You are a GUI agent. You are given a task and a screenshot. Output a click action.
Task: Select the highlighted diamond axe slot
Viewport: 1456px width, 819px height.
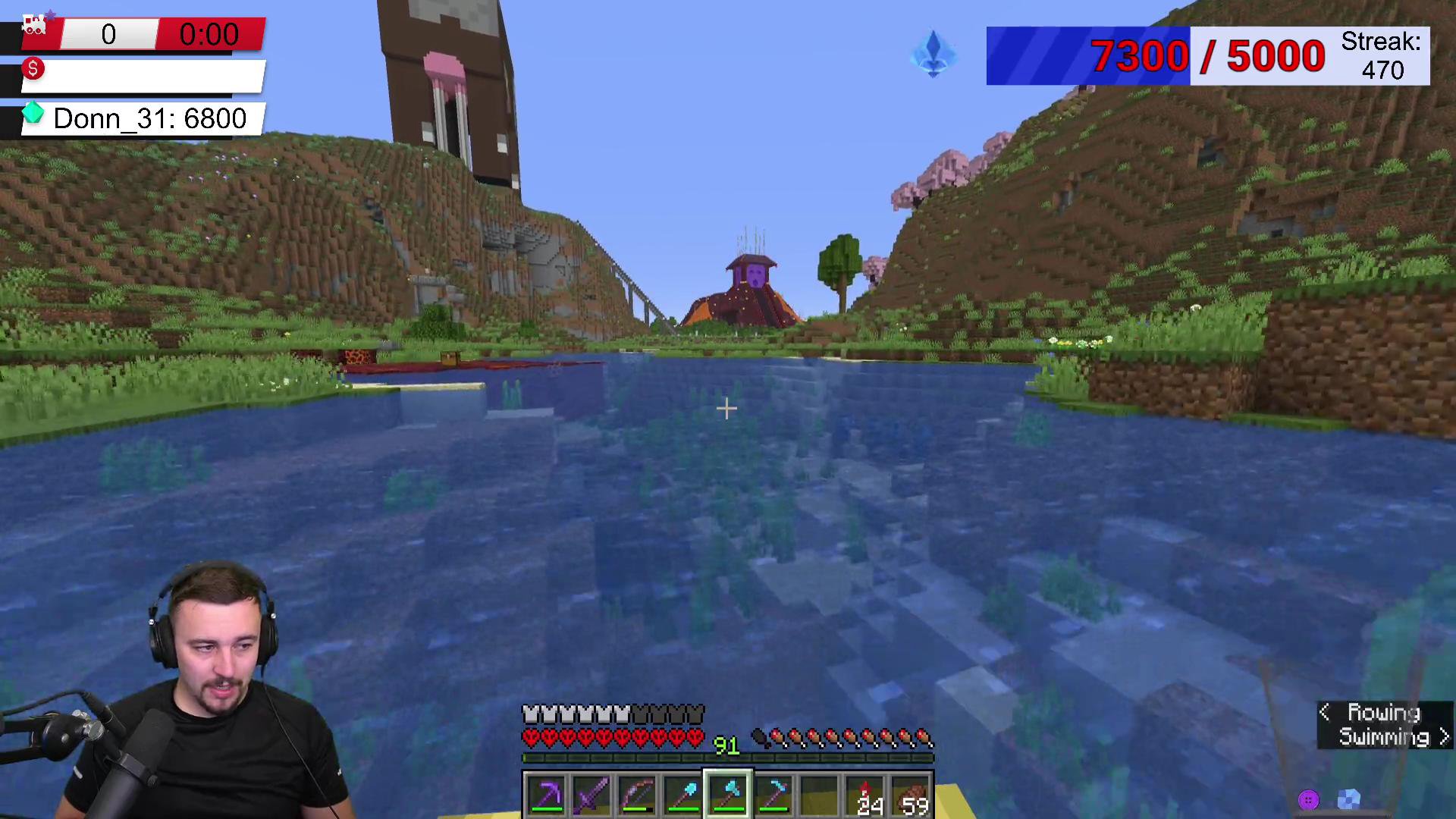click(x=728, y=795)
